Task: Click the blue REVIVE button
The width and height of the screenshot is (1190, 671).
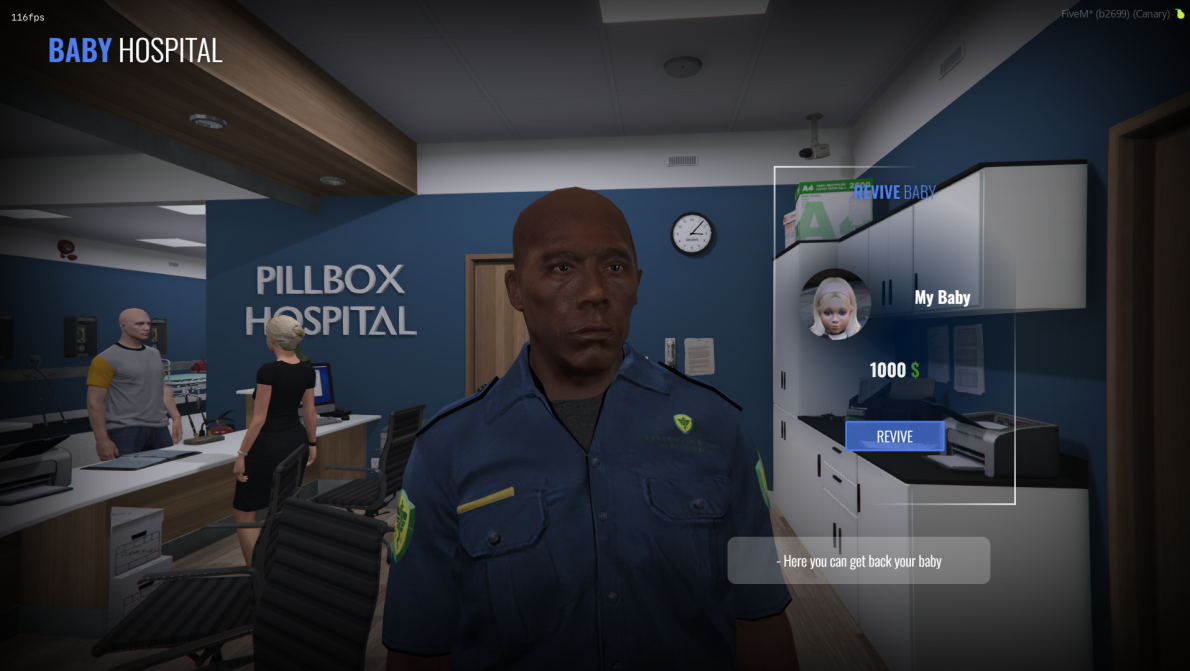Action: pos(894,436)
